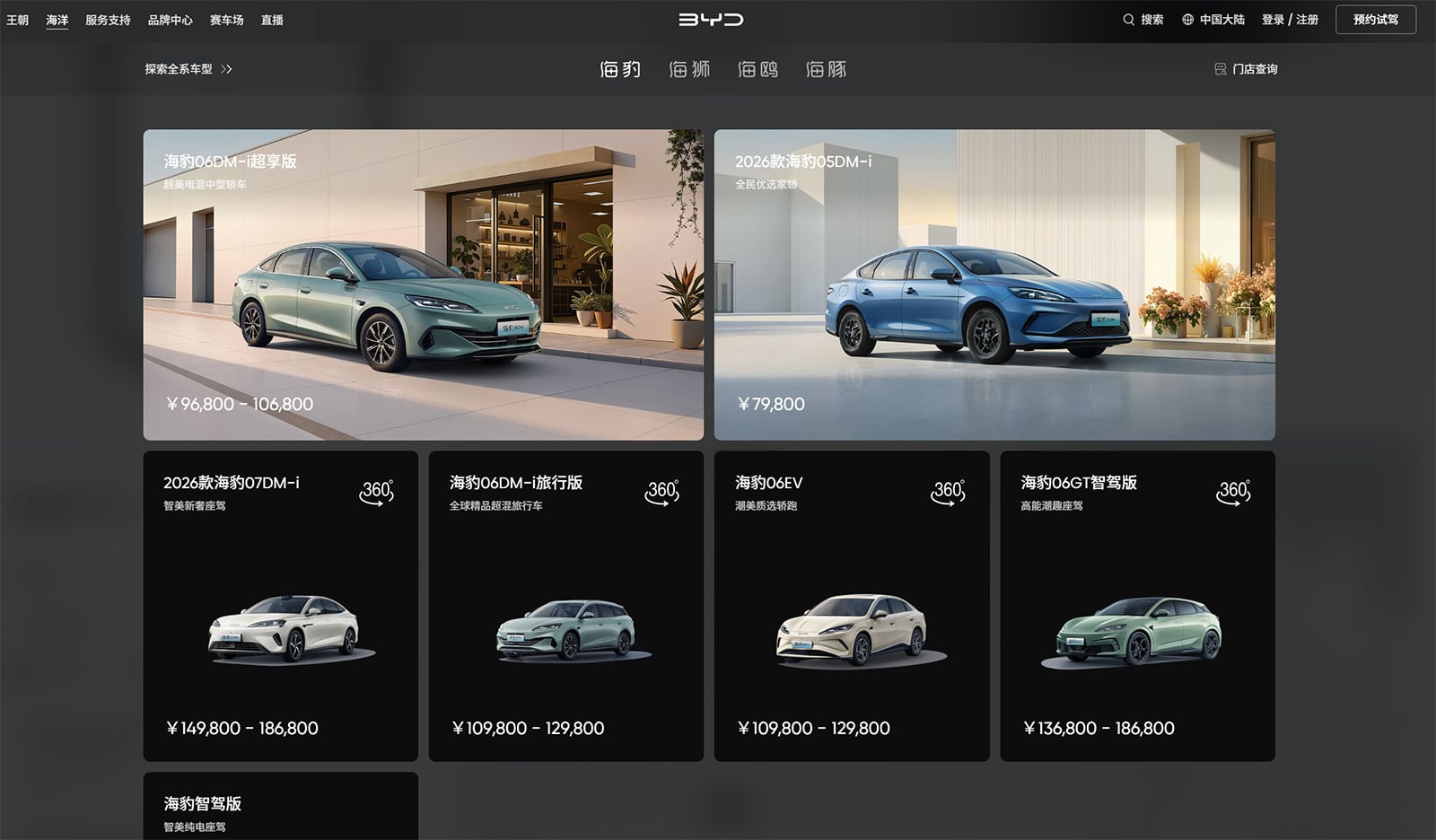Screen dimensions: 1436x840
Task: Open the 门店查询 store locator icon
Action: [1218, 68]
